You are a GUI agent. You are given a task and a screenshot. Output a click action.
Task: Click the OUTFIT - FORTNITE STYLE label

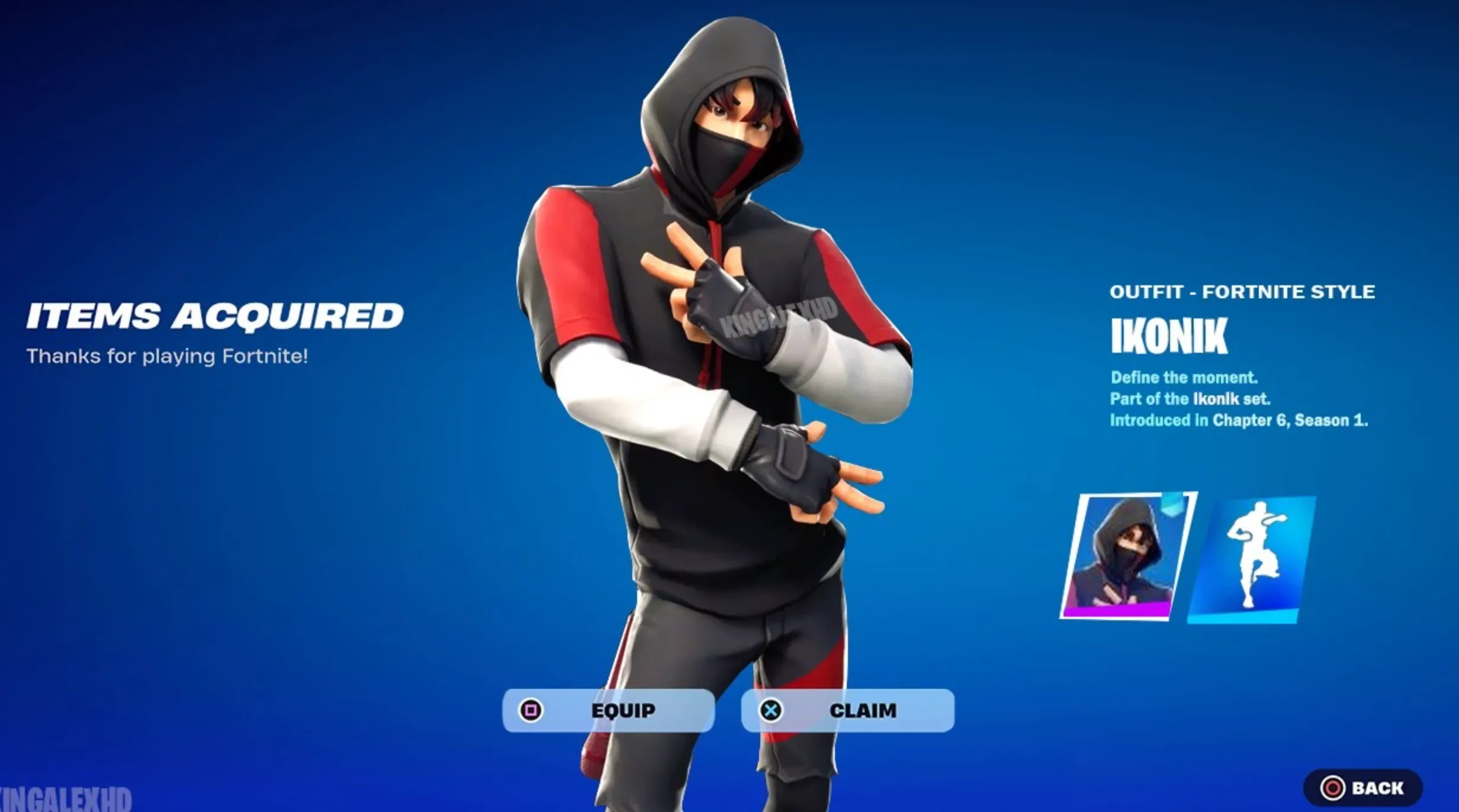click(x=1242, y=292)
